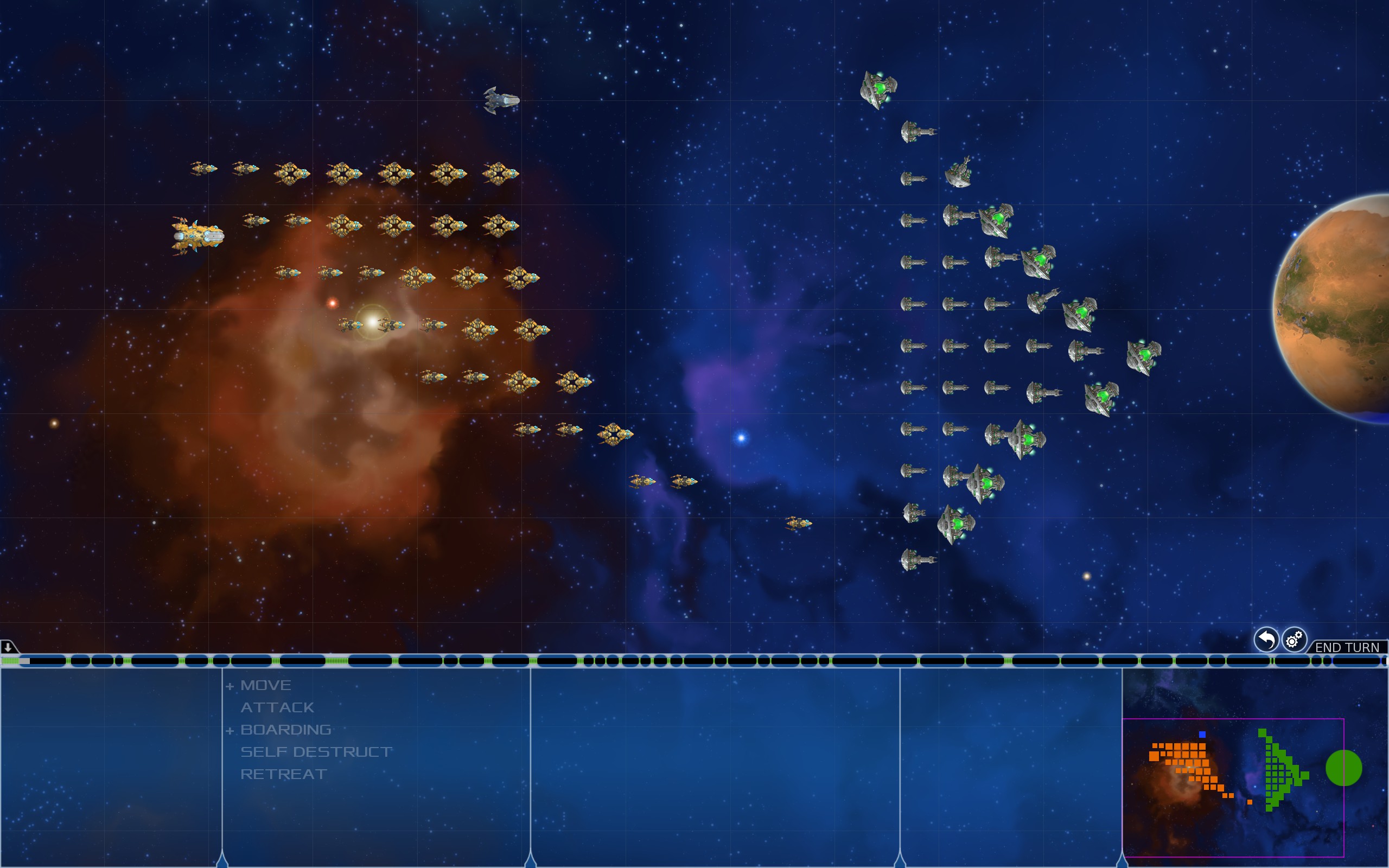
Task: Choose the ATTACK command
Action: [277, 708]
